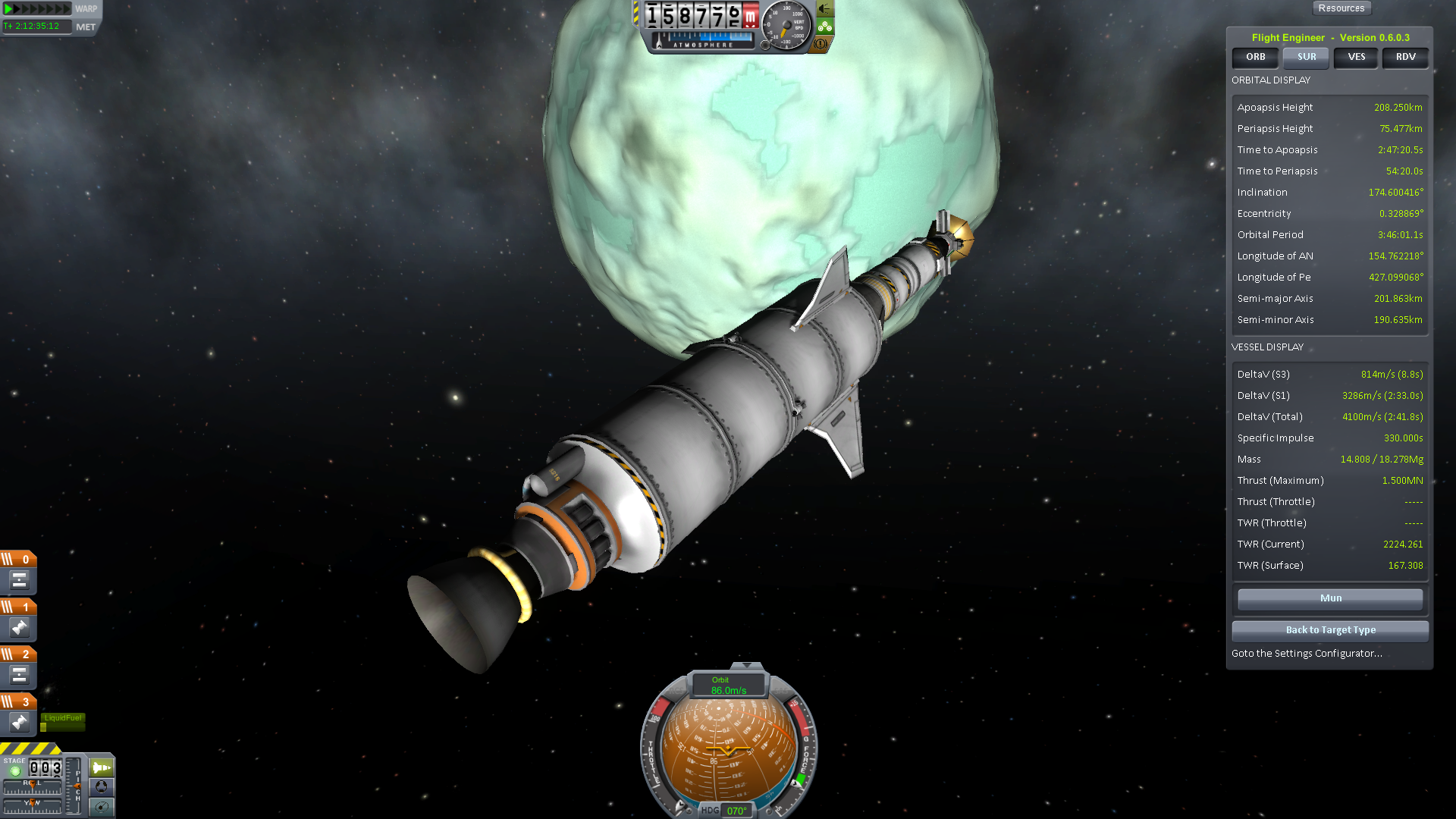Set time warp to first green arrow

[x=8, y=9]
